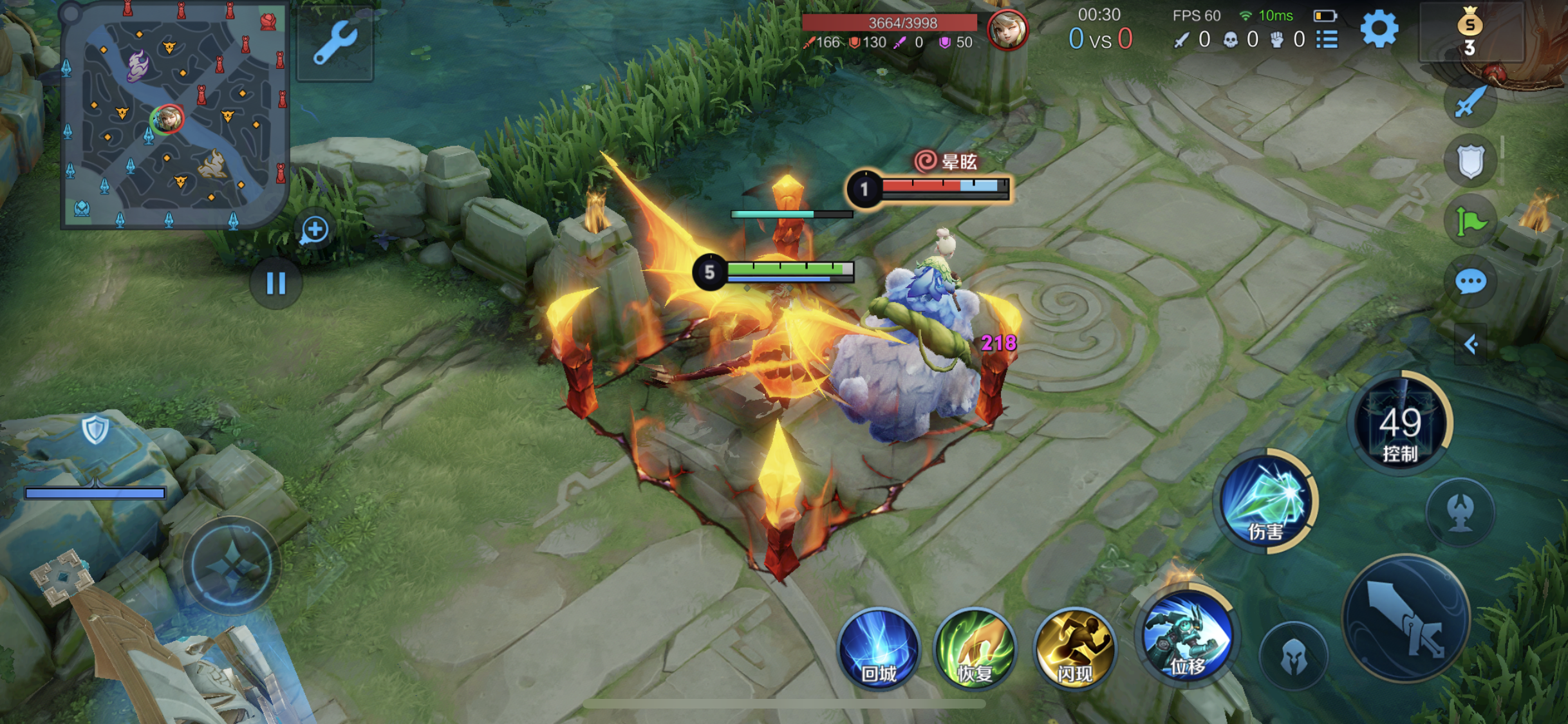Screen dimensions: 1568x724
Task: Open the minimap
Action: tap(174, 116)
